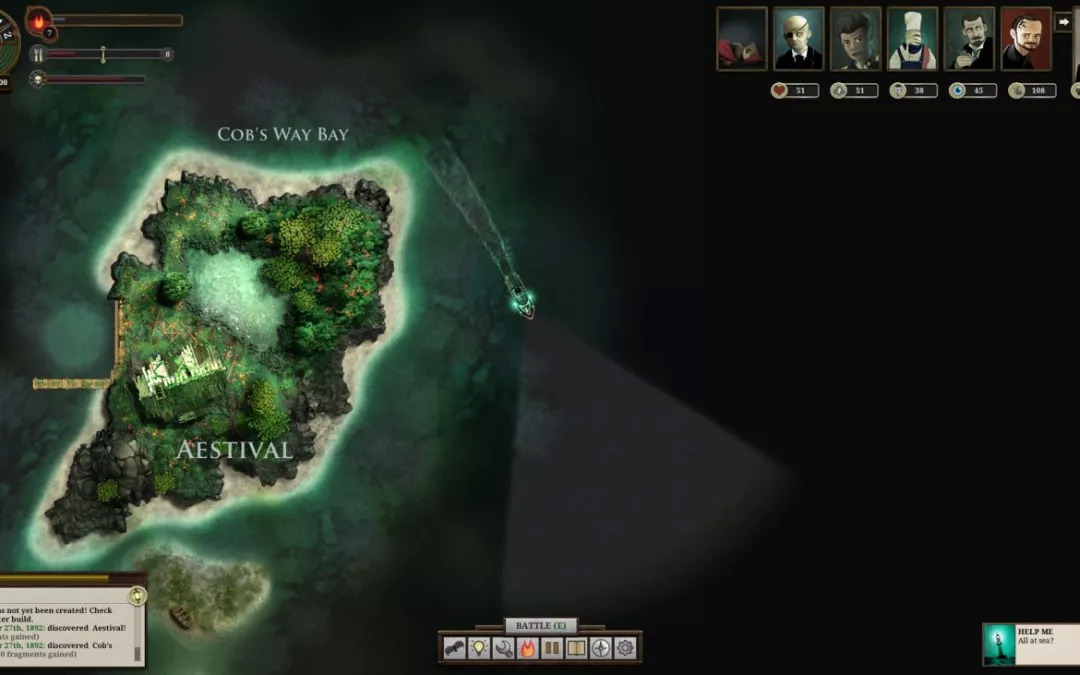Click the BATTLE button
The height and width of the screenshot is (675, 1080).
(x=540, y=625)
